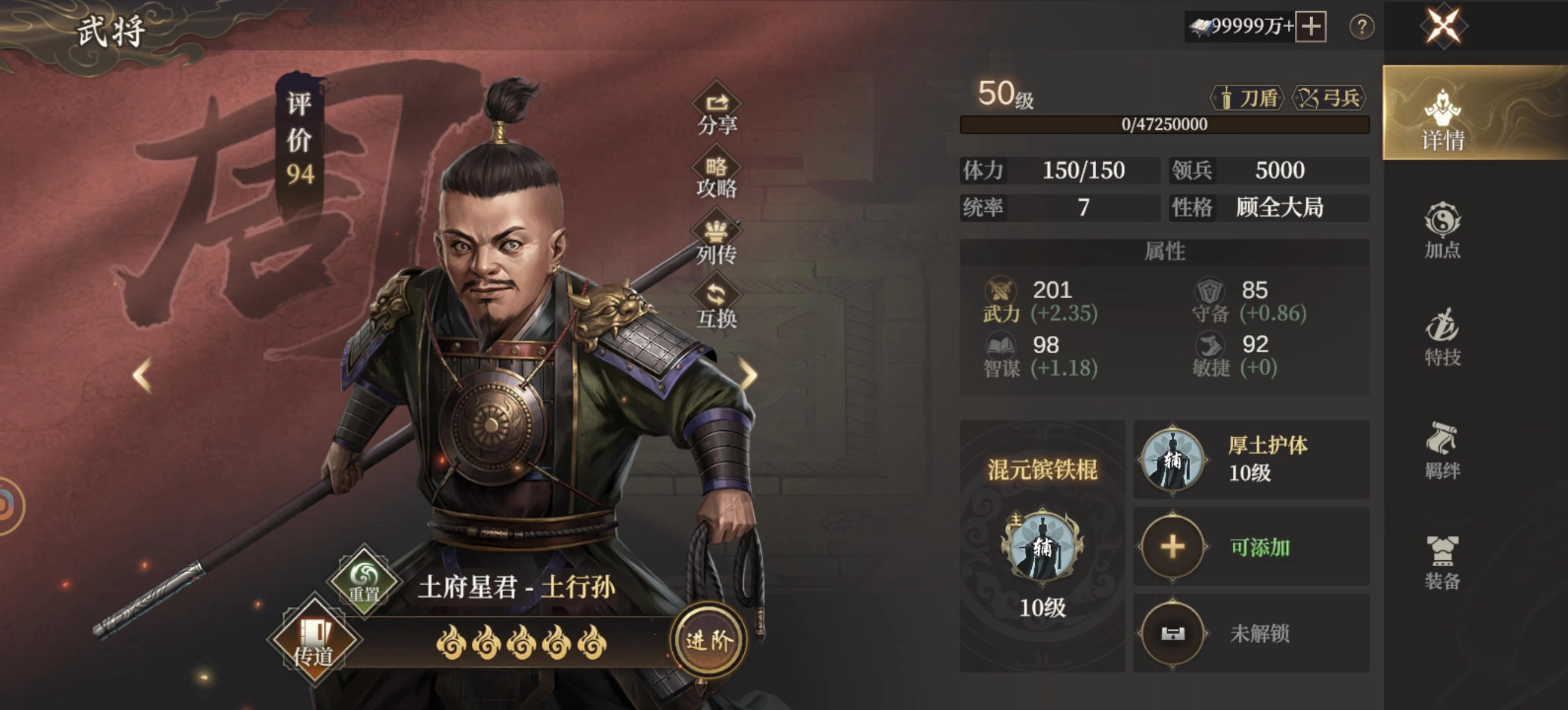Screen dimensions: 1568x710
Task: Open the 攻略 strategy guide
Action: (x=717, y=175)
